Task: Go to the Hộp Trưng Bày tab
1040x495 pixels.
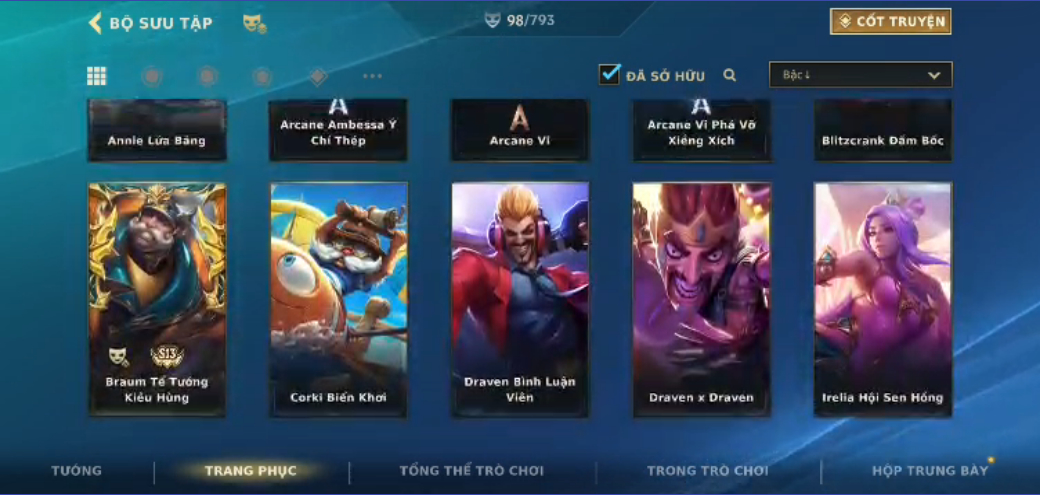Action: [929, 470]
